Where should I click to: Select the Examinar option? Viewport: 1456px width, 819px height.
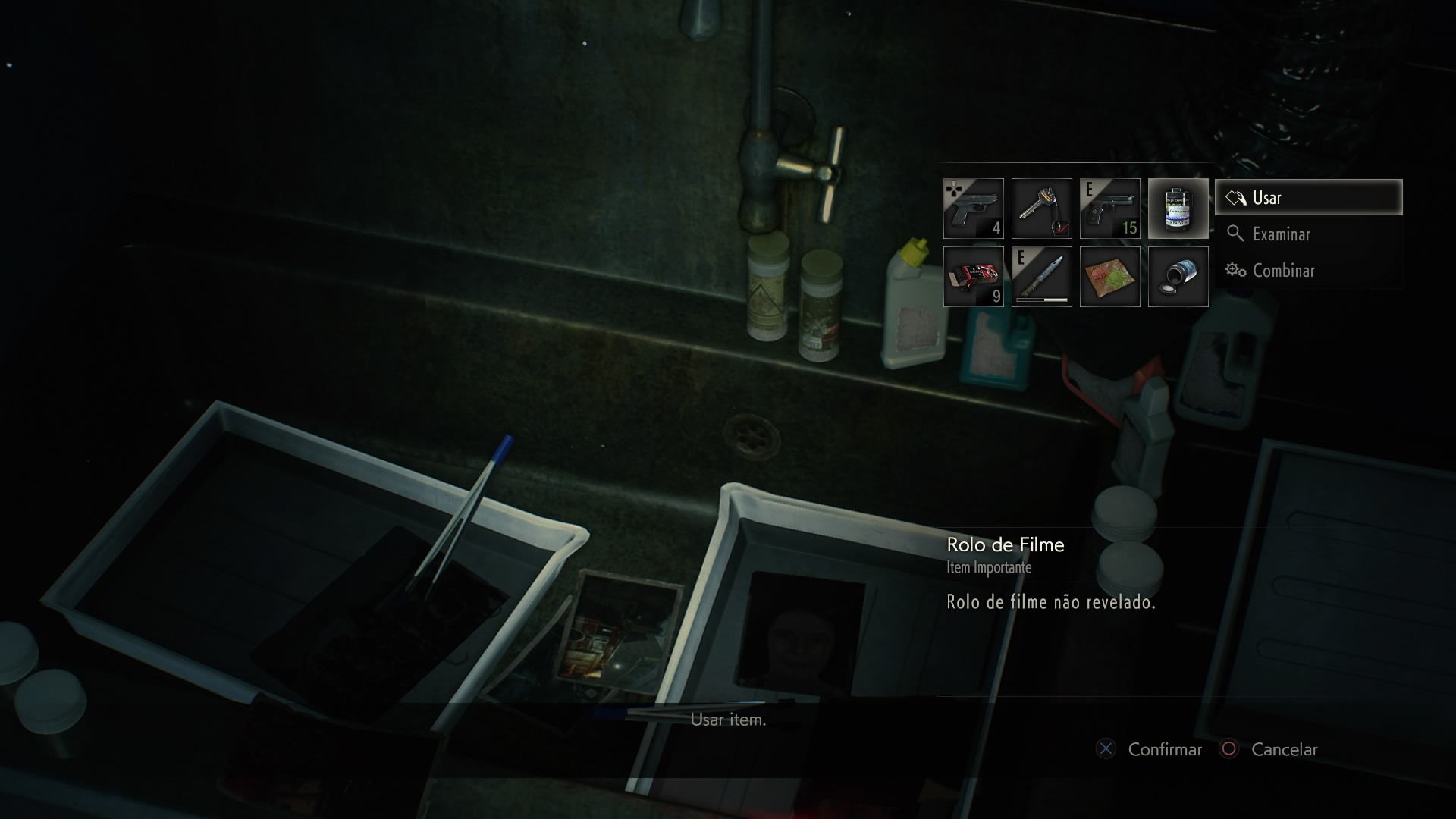(1281, 234)
